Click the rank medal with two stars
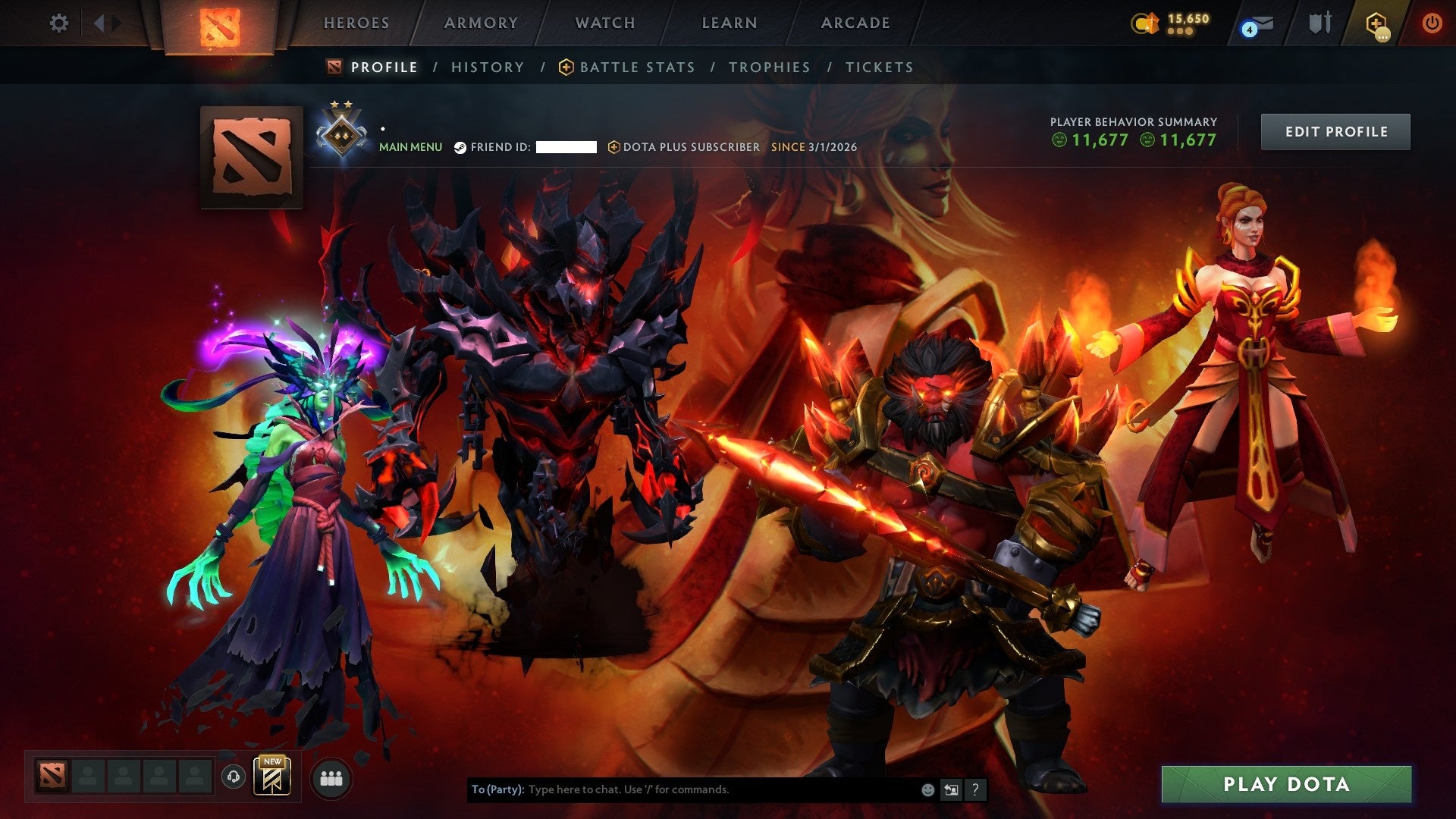Image resolution: width=1456 pixels, height=819 pixels. pos(342,130)
